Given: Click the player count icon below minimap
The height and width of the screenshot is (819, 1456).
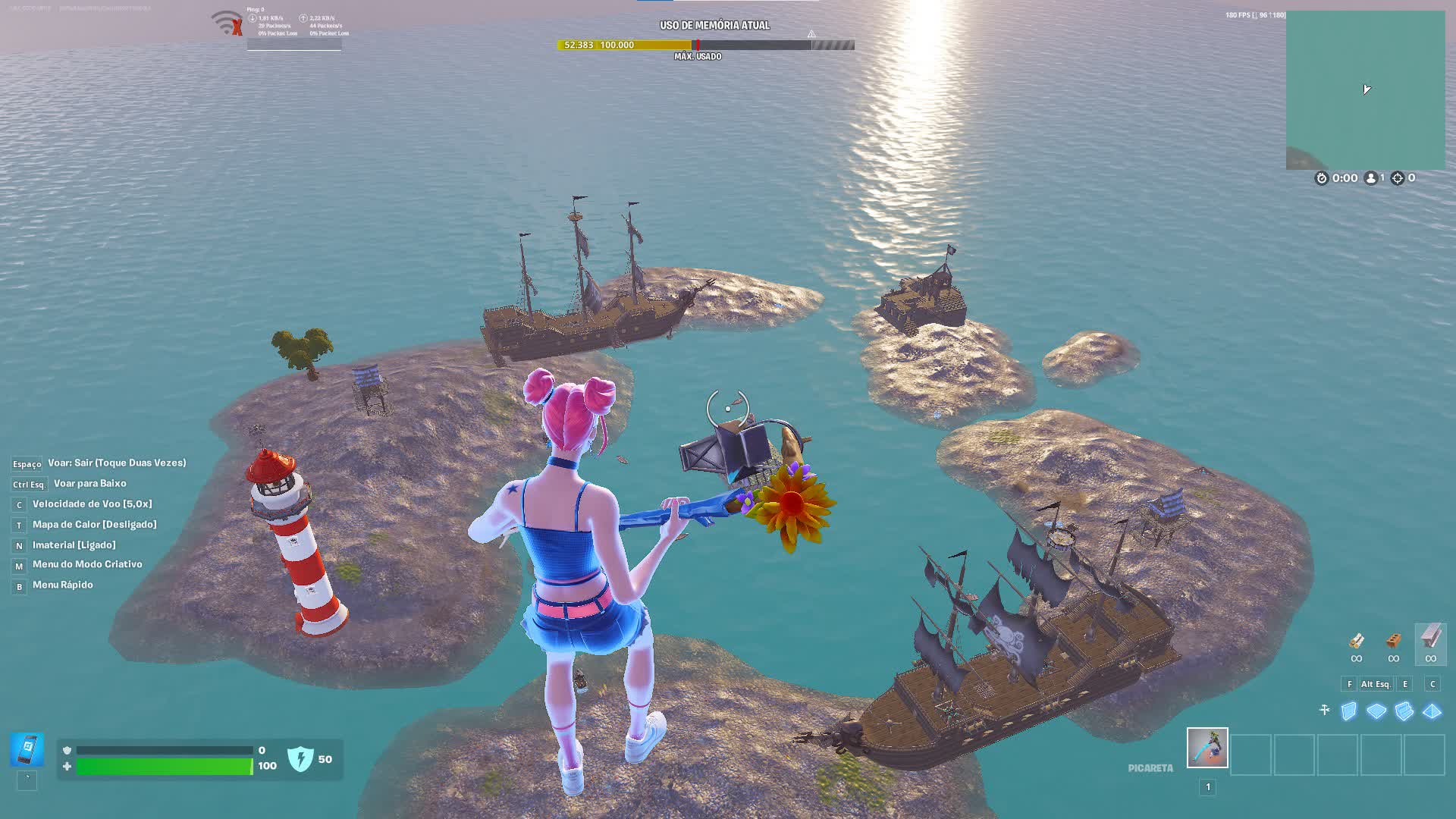Looking at the screenshot, I should tap(1371, 178).
